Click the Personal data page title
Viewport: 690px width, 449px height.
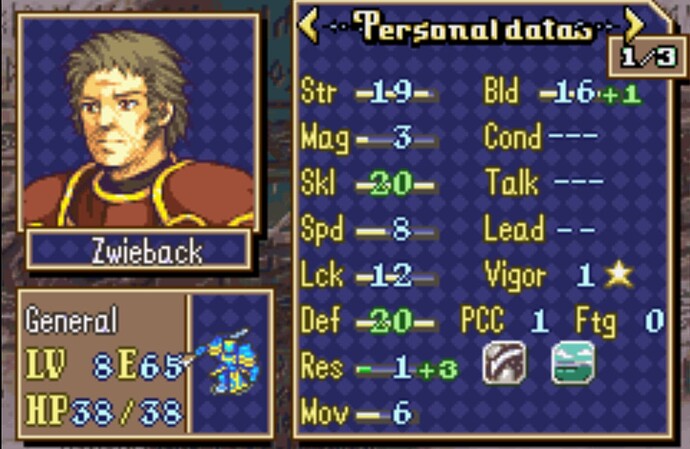pyautogui.click(x=471, y=26)
